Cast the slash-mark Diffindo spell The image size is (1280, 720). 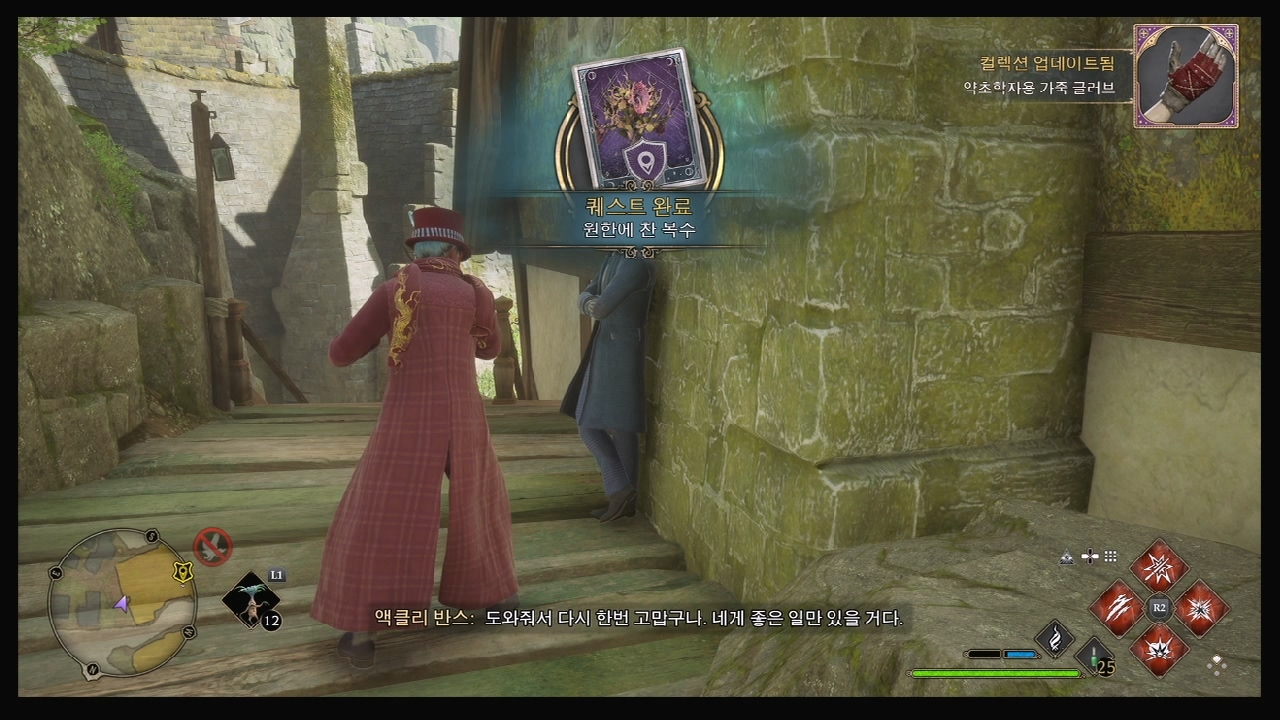pos(1116,607)
